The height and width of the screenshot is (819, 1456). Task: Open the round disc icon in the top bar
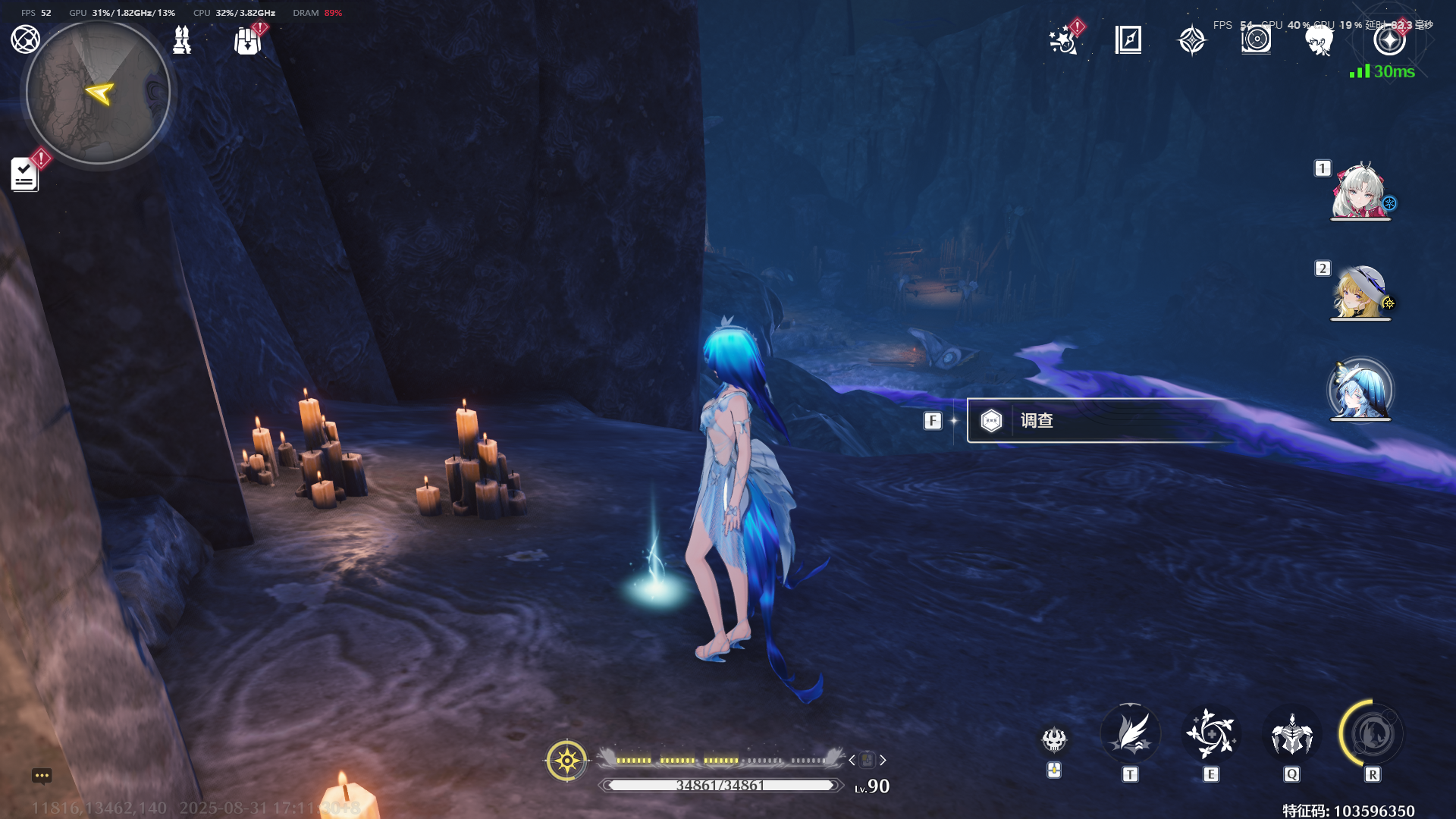click(x=1256, y=39)
